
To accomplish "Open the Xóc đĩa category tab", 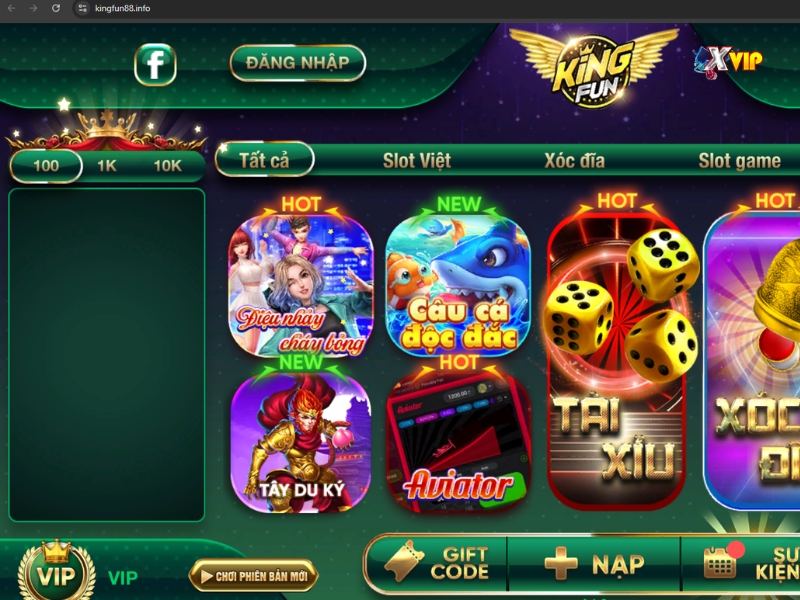I will pos(575,160).
